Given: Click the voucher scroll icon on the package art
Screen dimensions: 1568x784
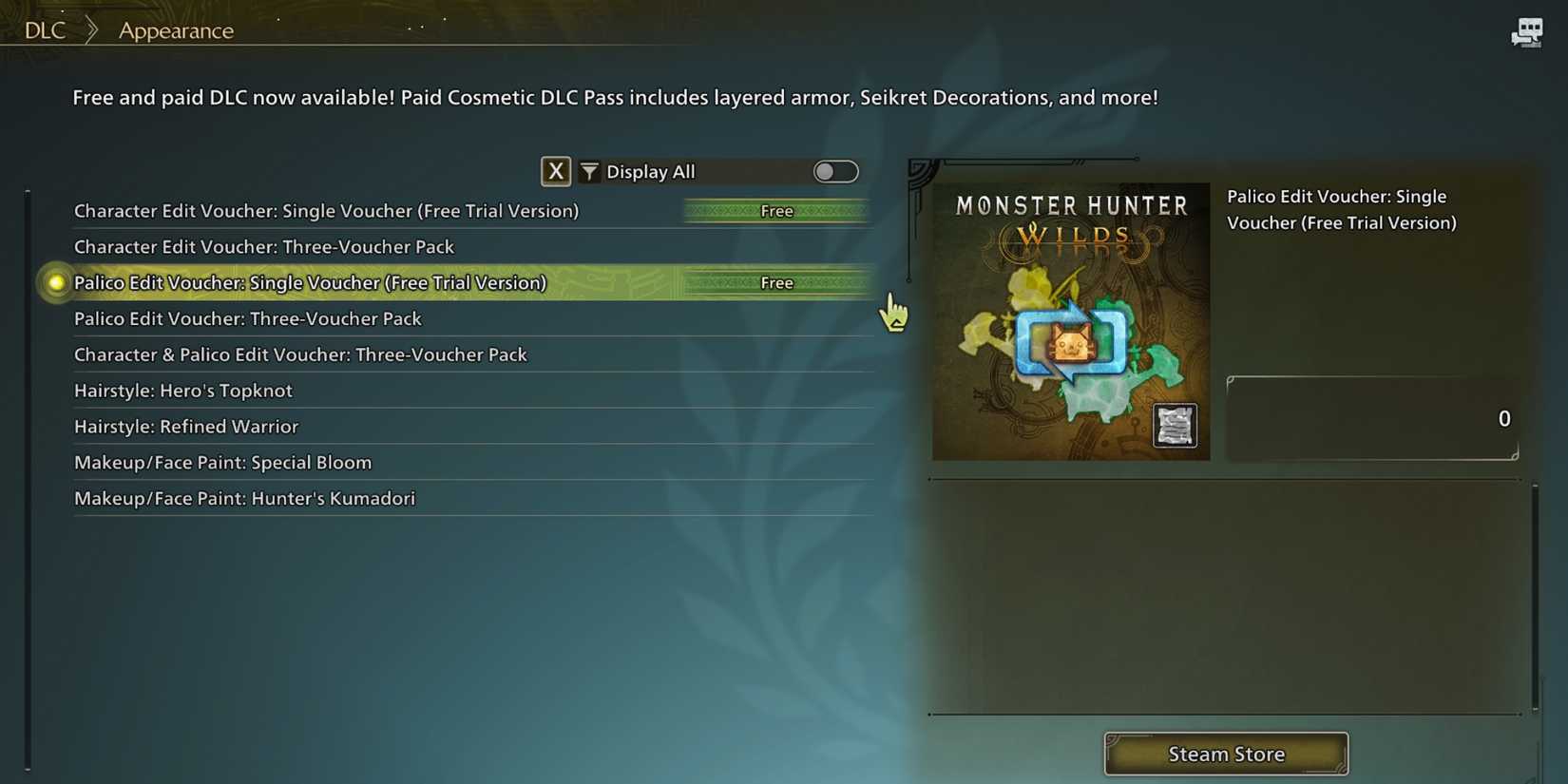Looking at the screenshot, I should 1176,426.
